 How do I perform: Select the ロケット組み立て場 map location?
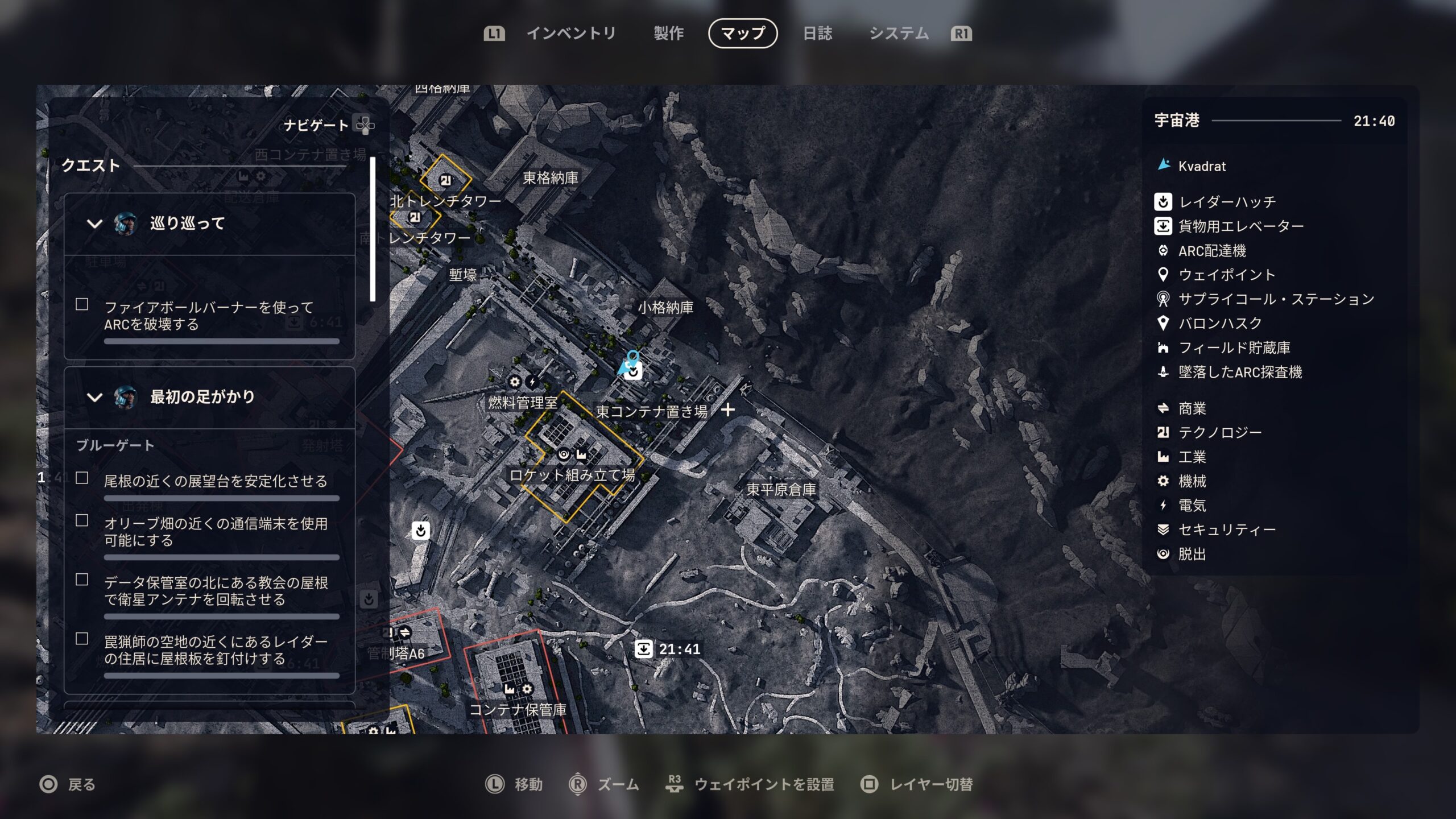tap(572, 475)
